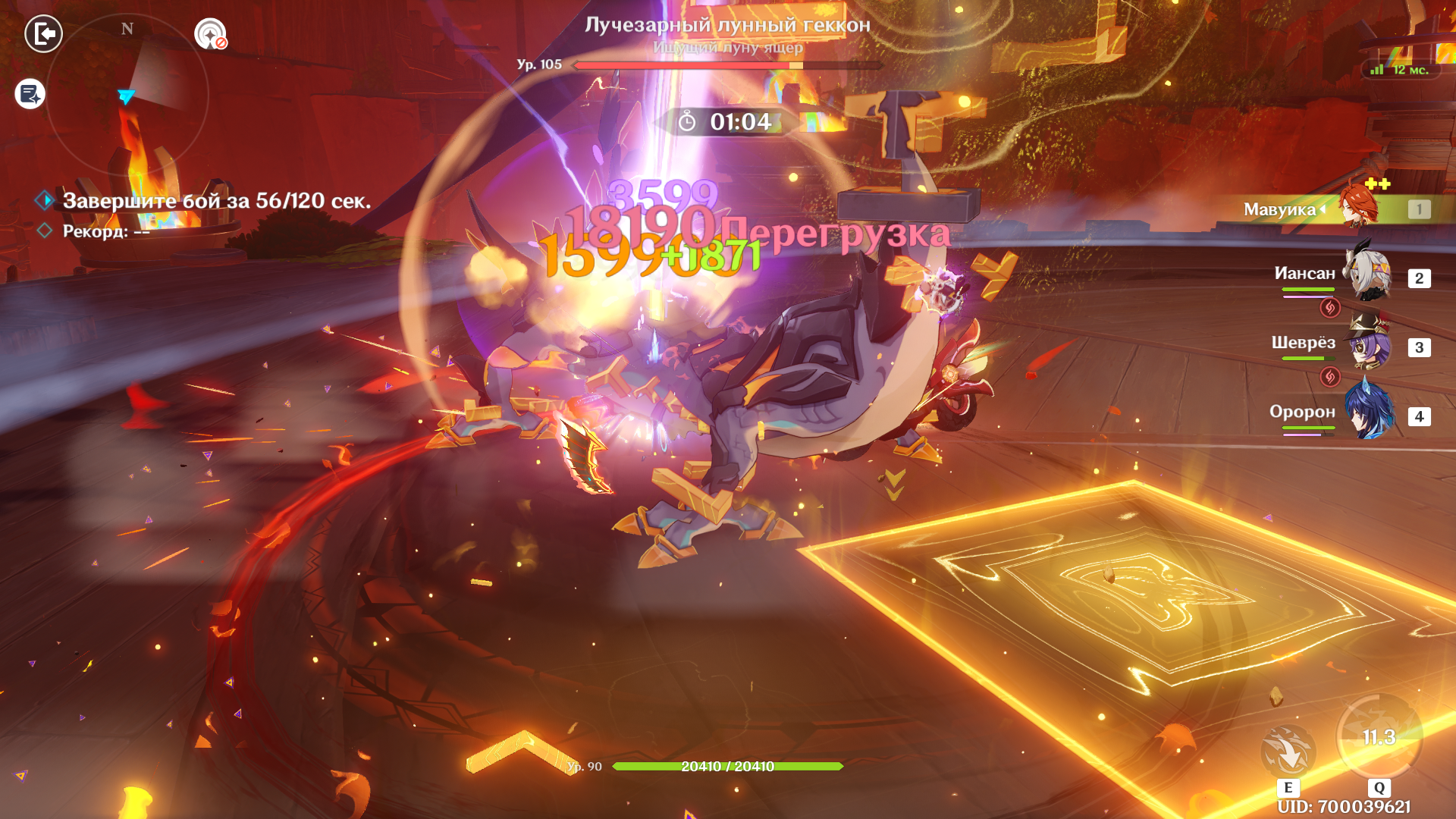Screen dimensions: 1456x819
Task: Open the quest log icon with sparkle
Action: coord(30,94)
